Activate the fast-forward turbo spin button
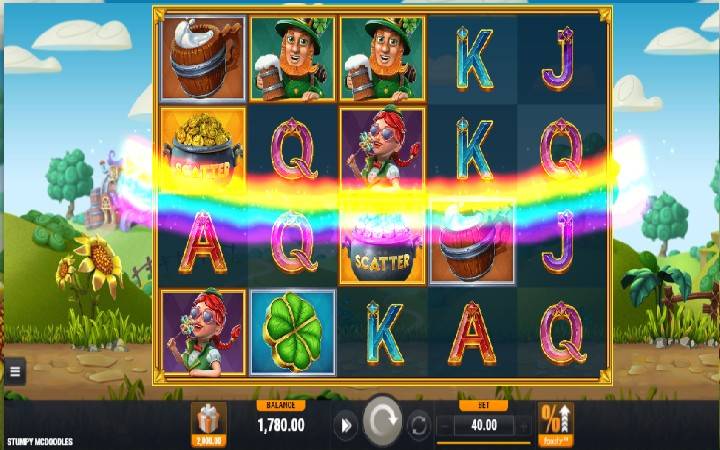This screenshot has width=720, height=450. [x=346, y=426]
